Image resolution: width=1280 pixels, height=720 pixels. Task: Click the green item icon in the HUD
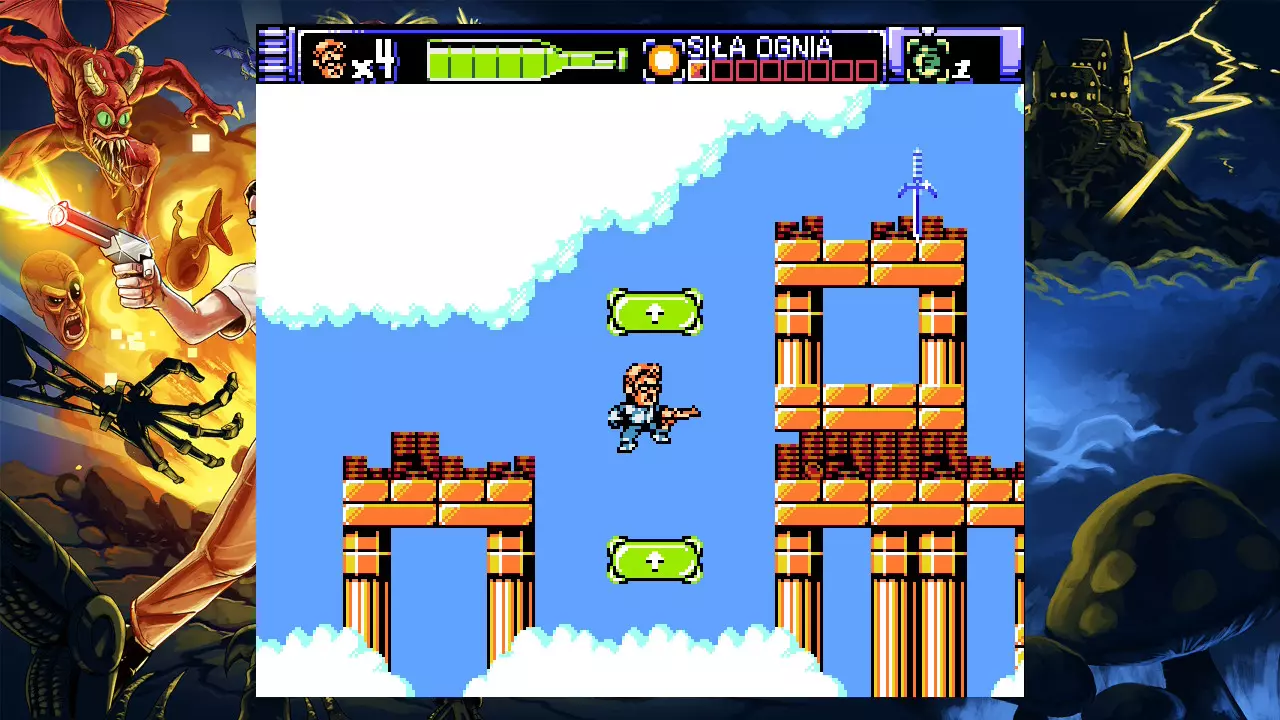point(925,59)
